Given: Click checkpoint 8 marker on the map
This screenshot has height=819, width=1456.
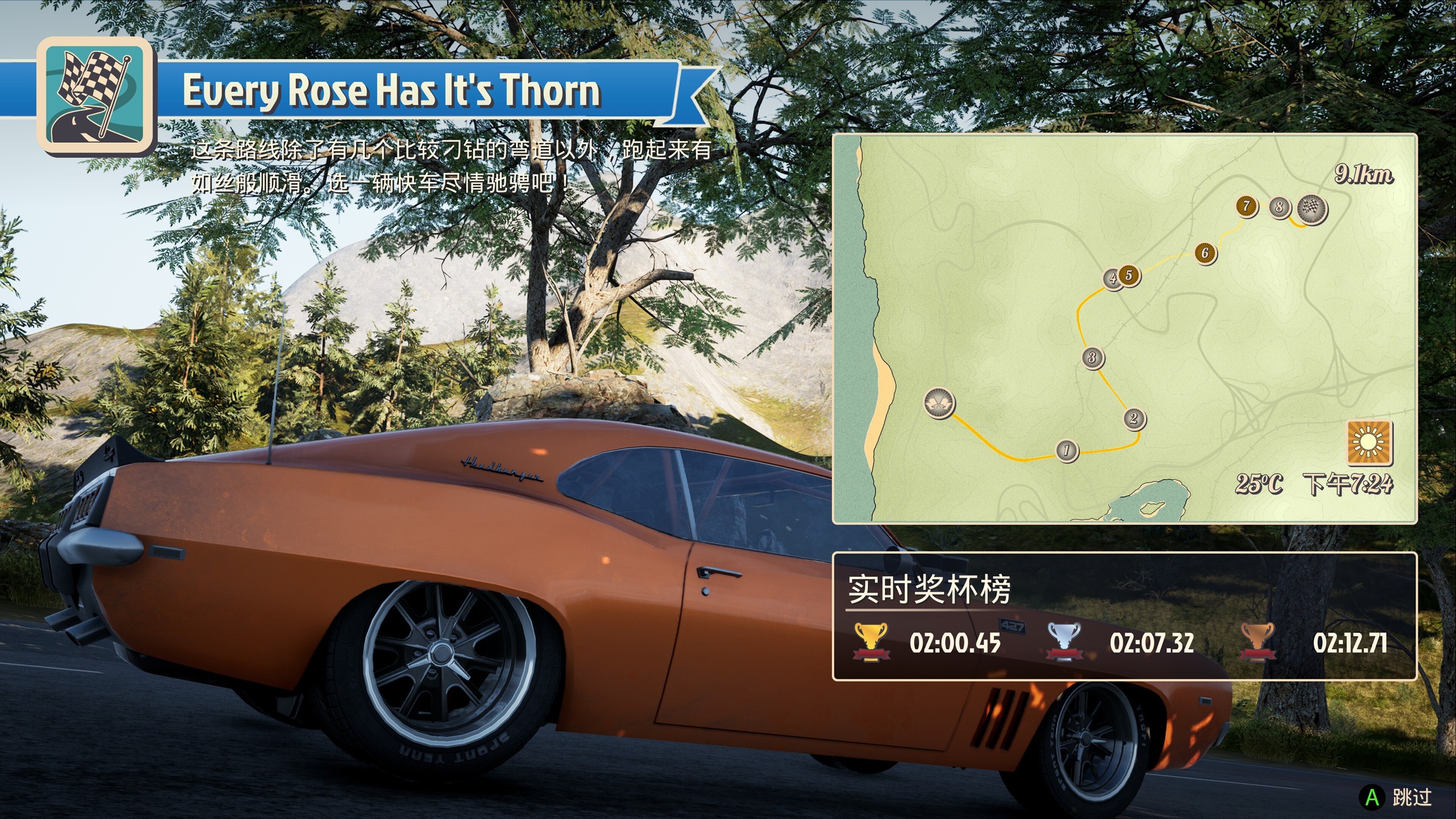Looking at the screenshot, I should tap(1279, 206).
